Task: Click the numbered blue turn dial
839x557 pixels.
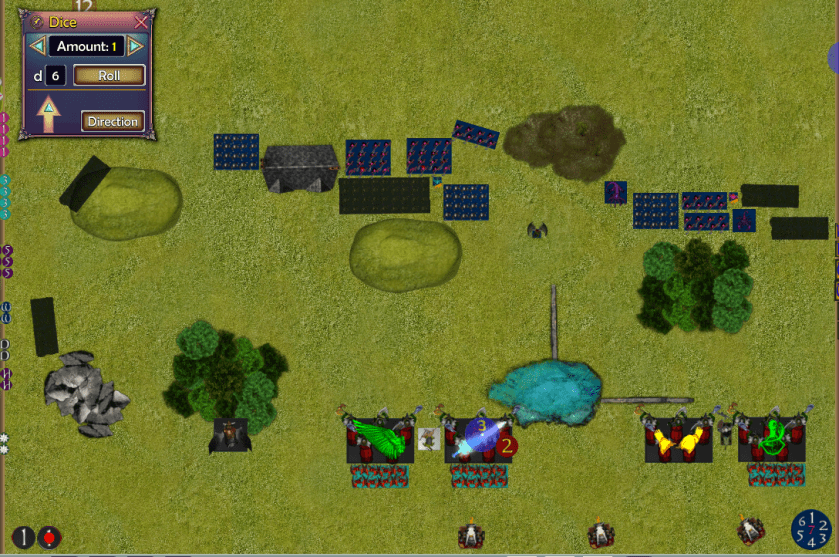Action: click(x=812, y=530)
